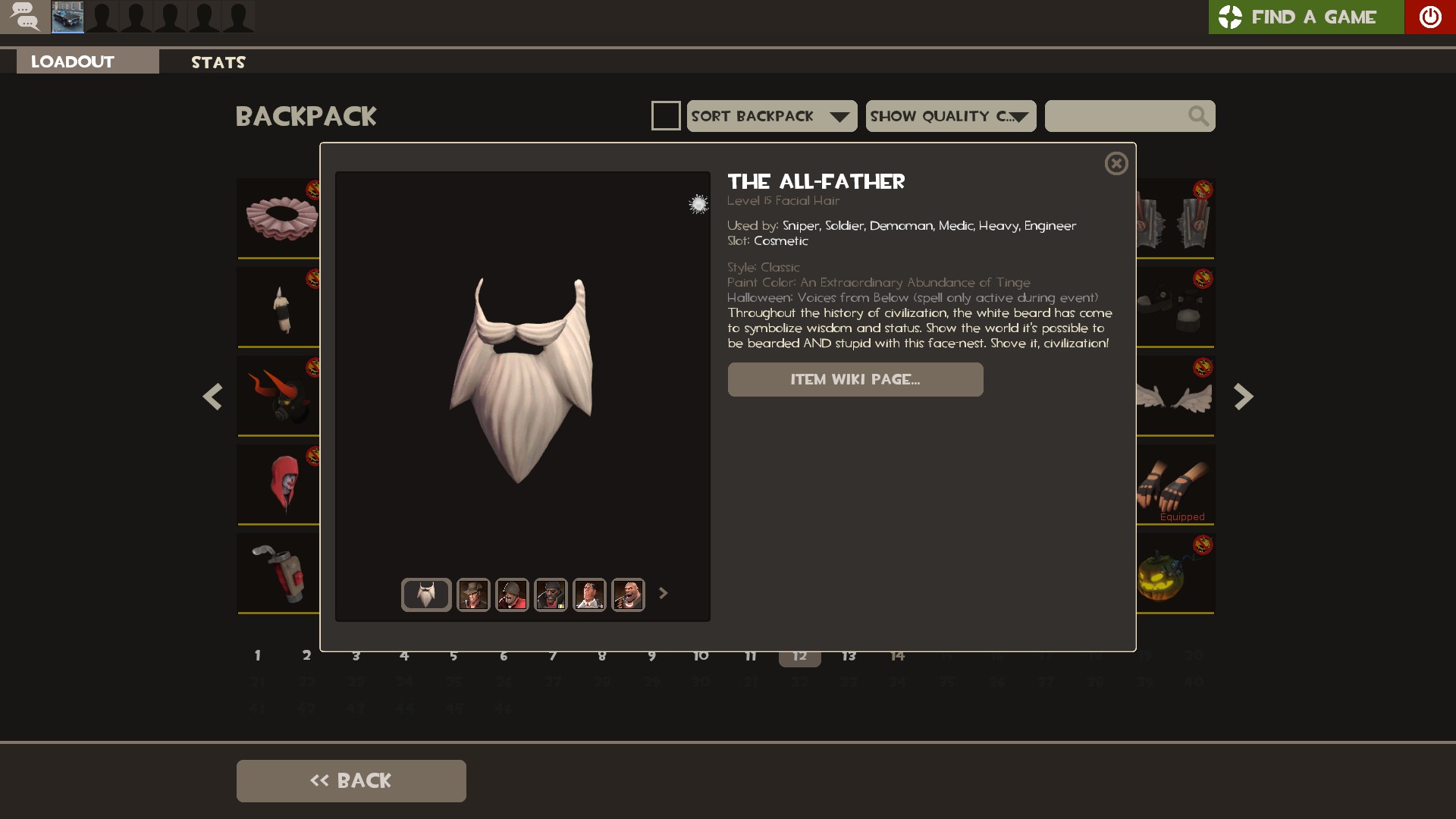Switch to the Stats tab

click(x=218, y=62)
